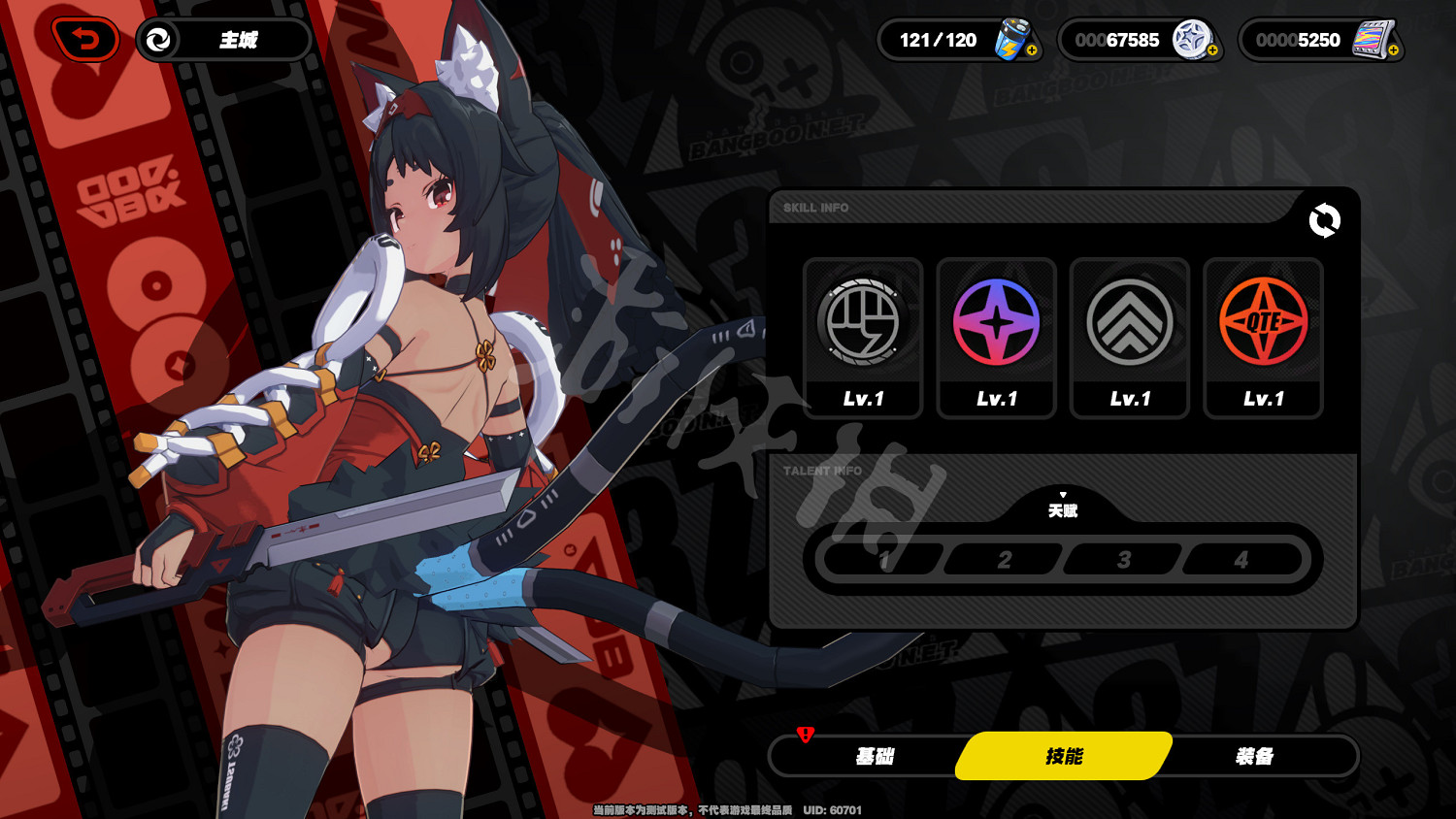Switch to the 基础 tab
Viewport: 1456px width, 819px height.
point(874,756)
